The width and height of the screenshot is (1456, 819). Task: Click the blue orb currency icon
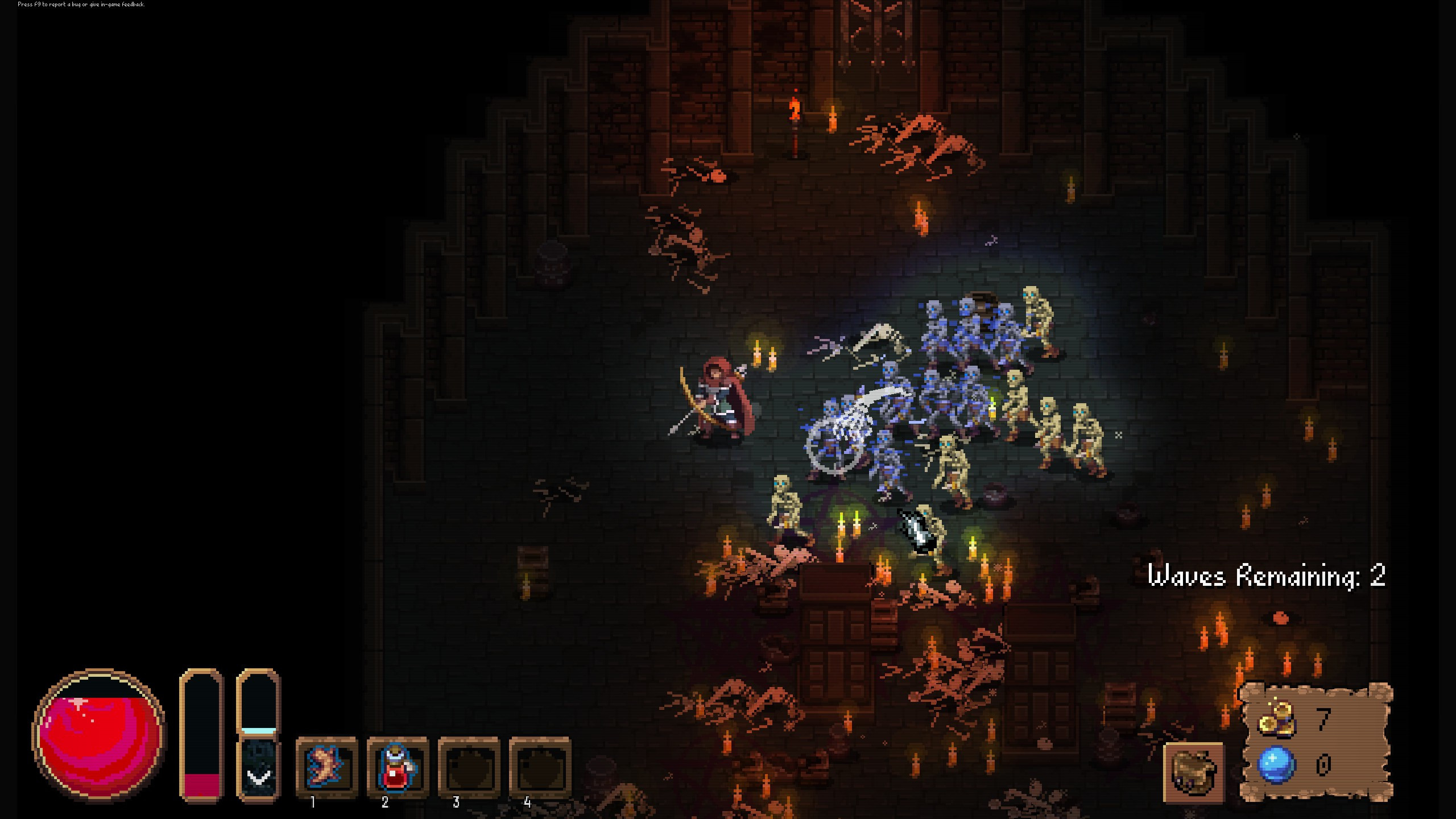coord(1275,765)
